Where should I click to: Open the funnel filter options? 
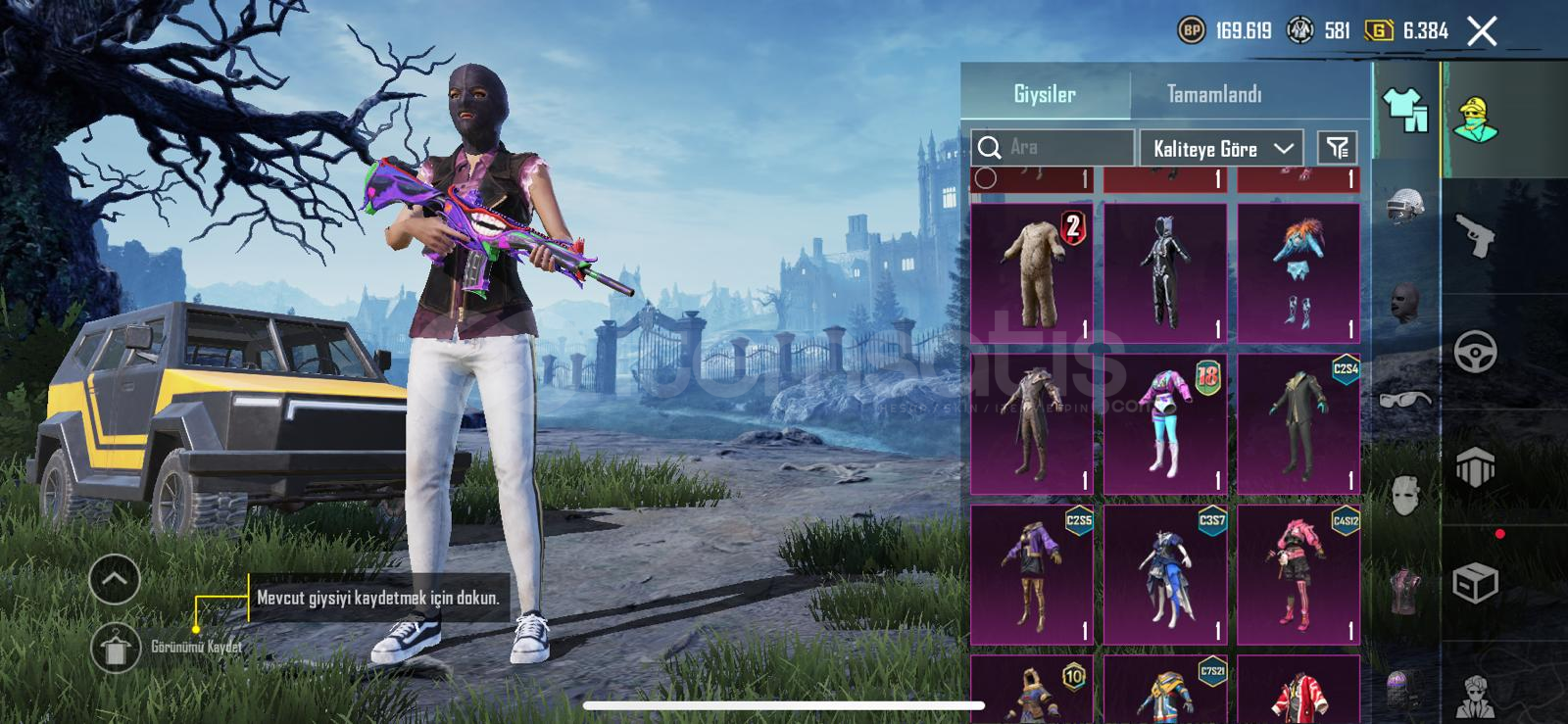click(x=1337, y=148)
